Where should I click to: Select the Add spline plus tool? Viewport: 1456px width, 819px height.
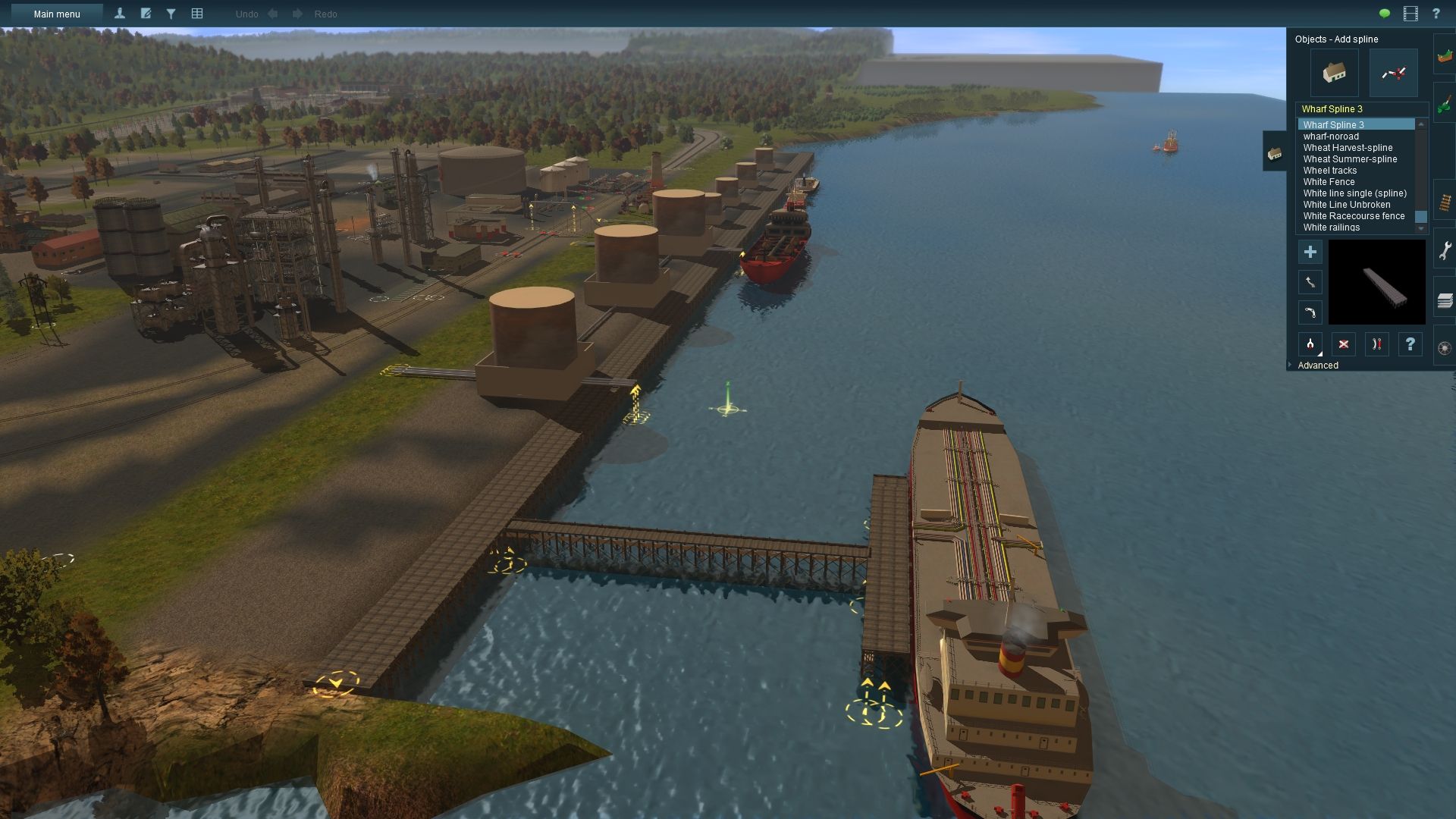(x=1310, y=252)
